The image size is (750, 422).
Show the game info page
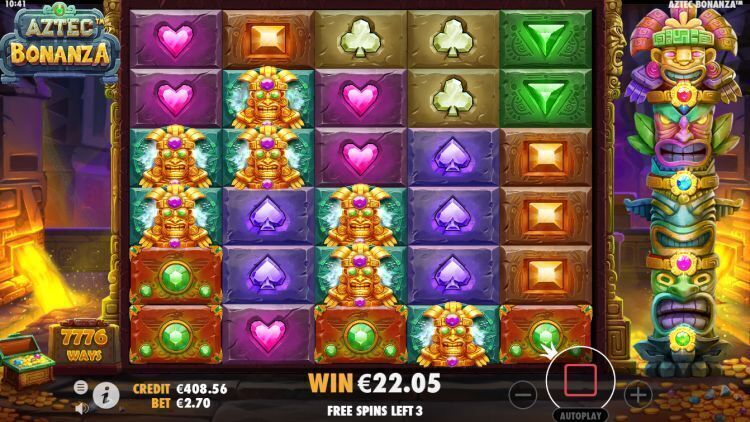[106, 394]
